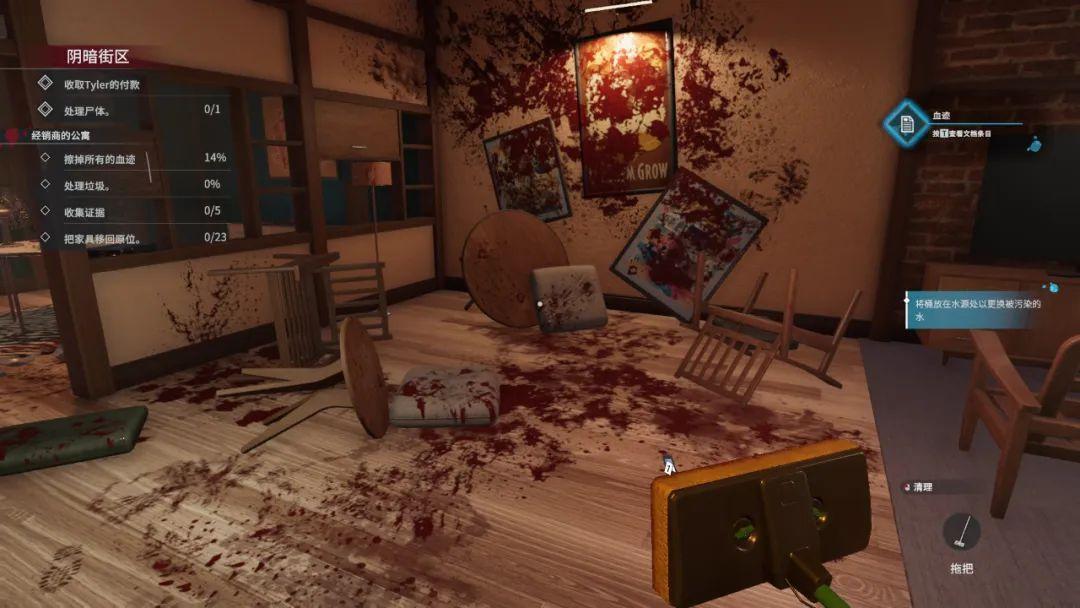Select the 处理尸体 objective entry
Screen dimensions: 1080x608
click(88, 109)
